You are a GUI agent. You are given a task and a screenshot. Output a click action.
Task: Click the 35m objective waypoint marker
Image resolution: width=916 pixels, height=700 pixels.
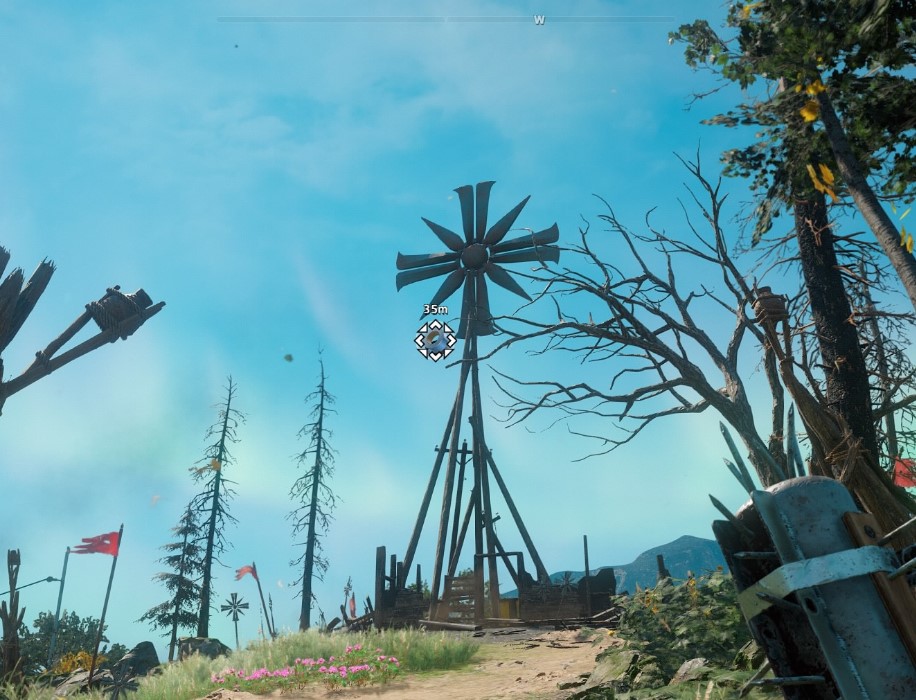click(435, 340)
